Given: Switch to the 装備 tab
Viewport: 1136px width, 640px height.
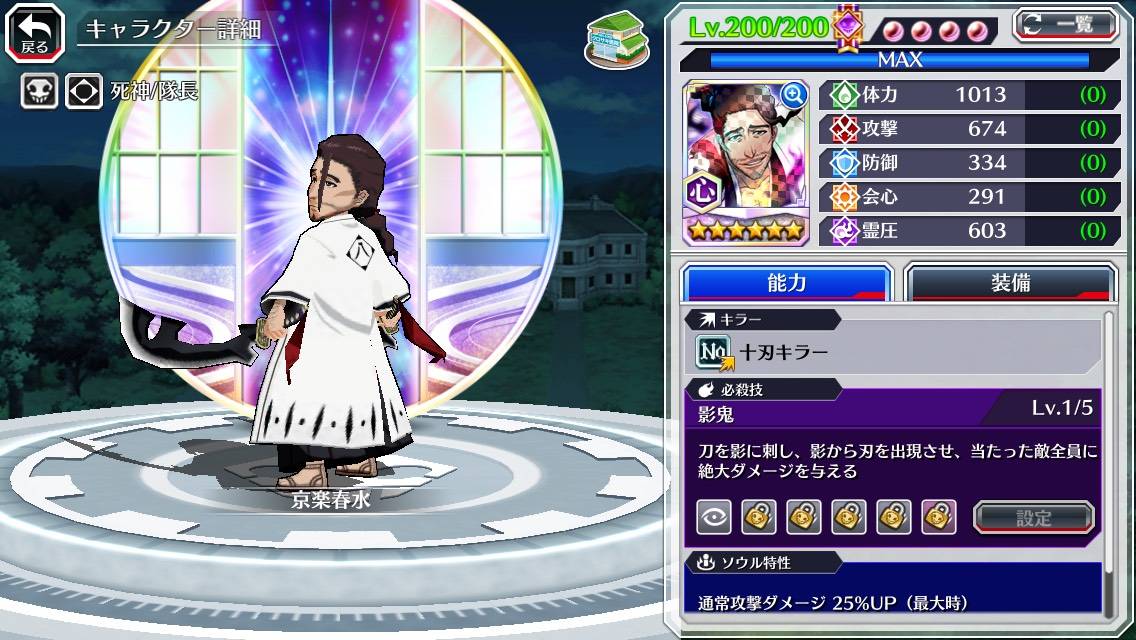Looking at the screenshot, I should (1010, 283).
